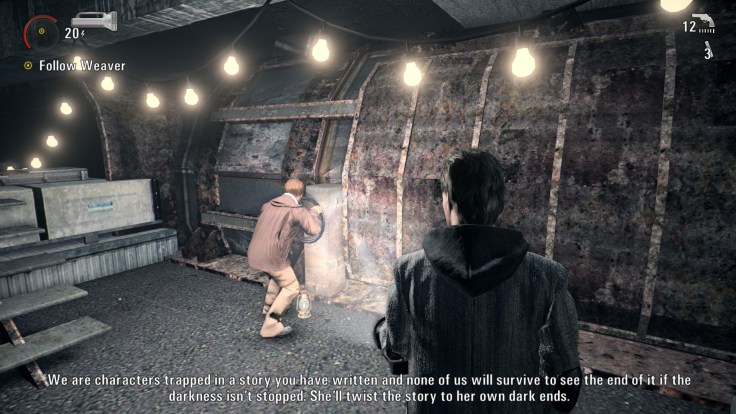Select the flashlight battery icon
This screenshot has width=736, height=414.
click(x=94, y=21)
